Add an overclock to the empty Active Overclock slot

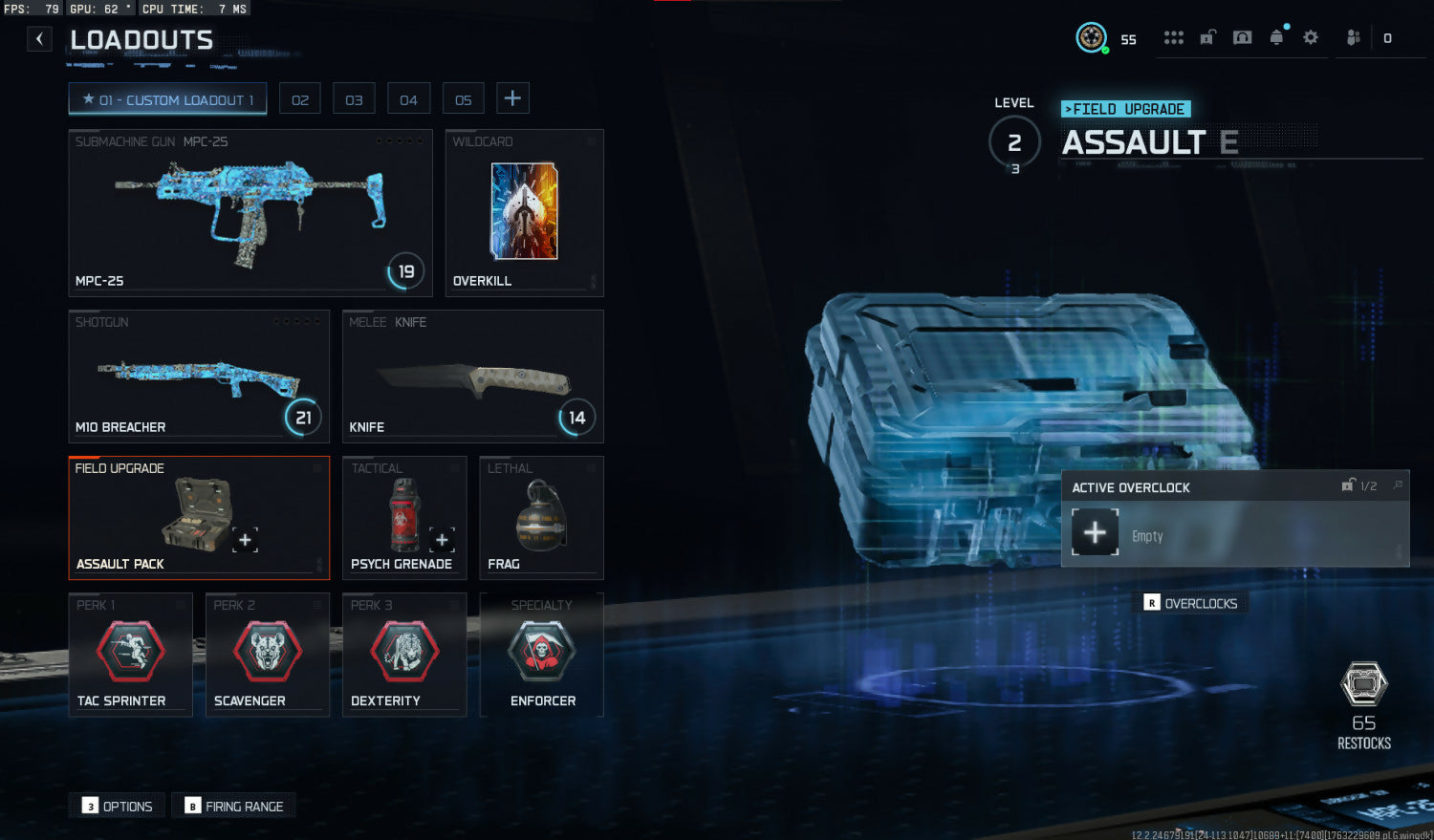click(x=1095, y=532)
